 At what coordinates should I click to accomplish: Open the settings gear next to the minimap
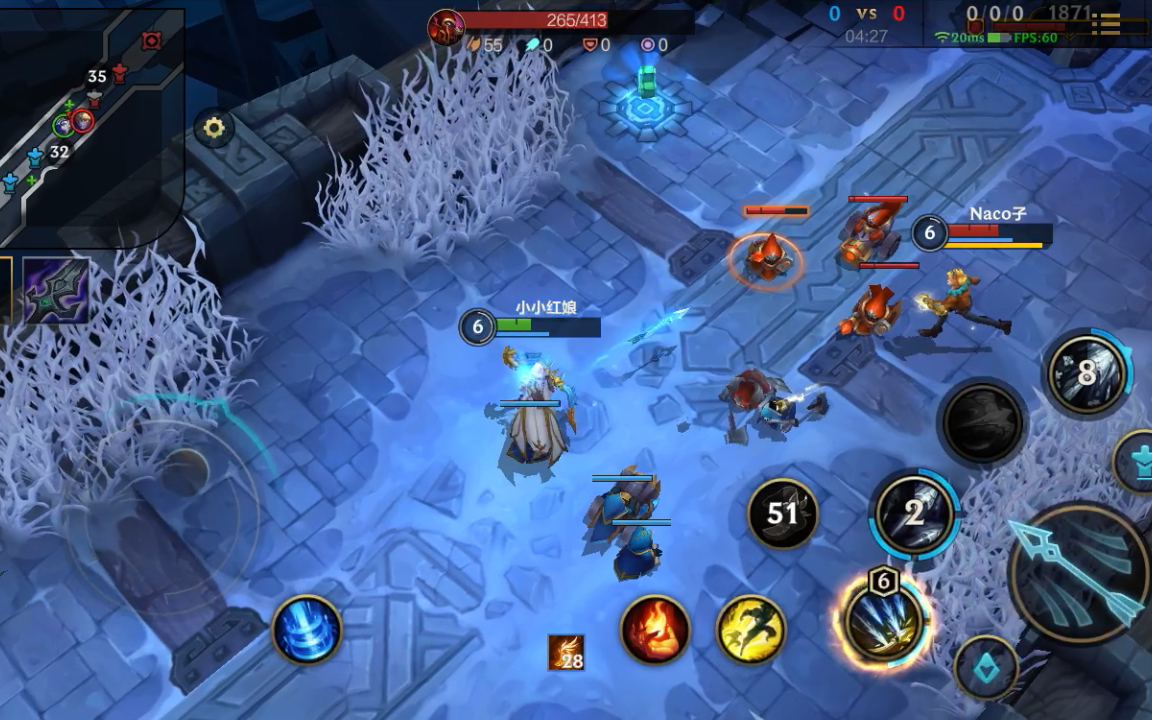pos(213,128)
